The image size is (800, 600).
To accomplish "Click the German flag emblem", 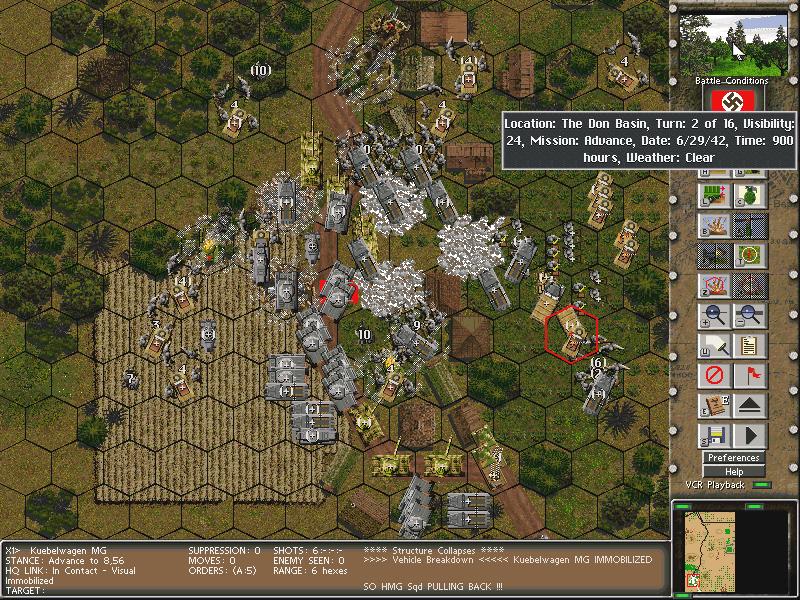I will (733, 100).
